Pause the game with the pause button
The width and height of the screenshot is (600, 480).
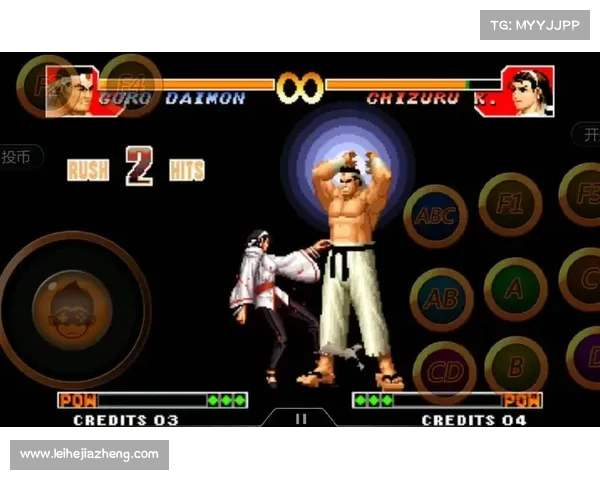[x=300, y=420]
